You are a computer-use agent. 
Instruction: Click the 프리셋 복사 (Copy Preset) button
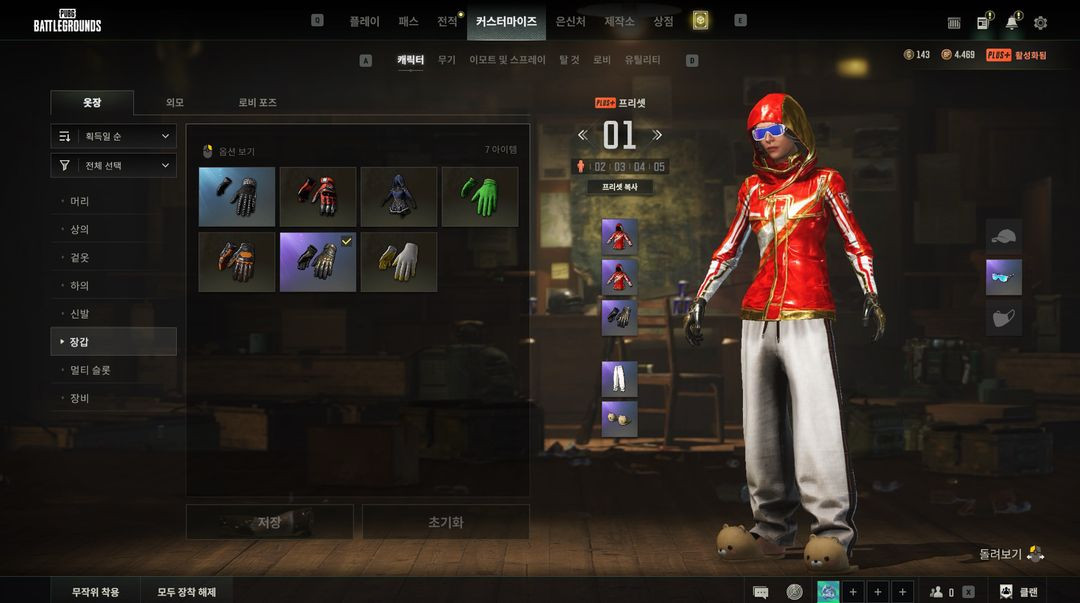(619, 187)
